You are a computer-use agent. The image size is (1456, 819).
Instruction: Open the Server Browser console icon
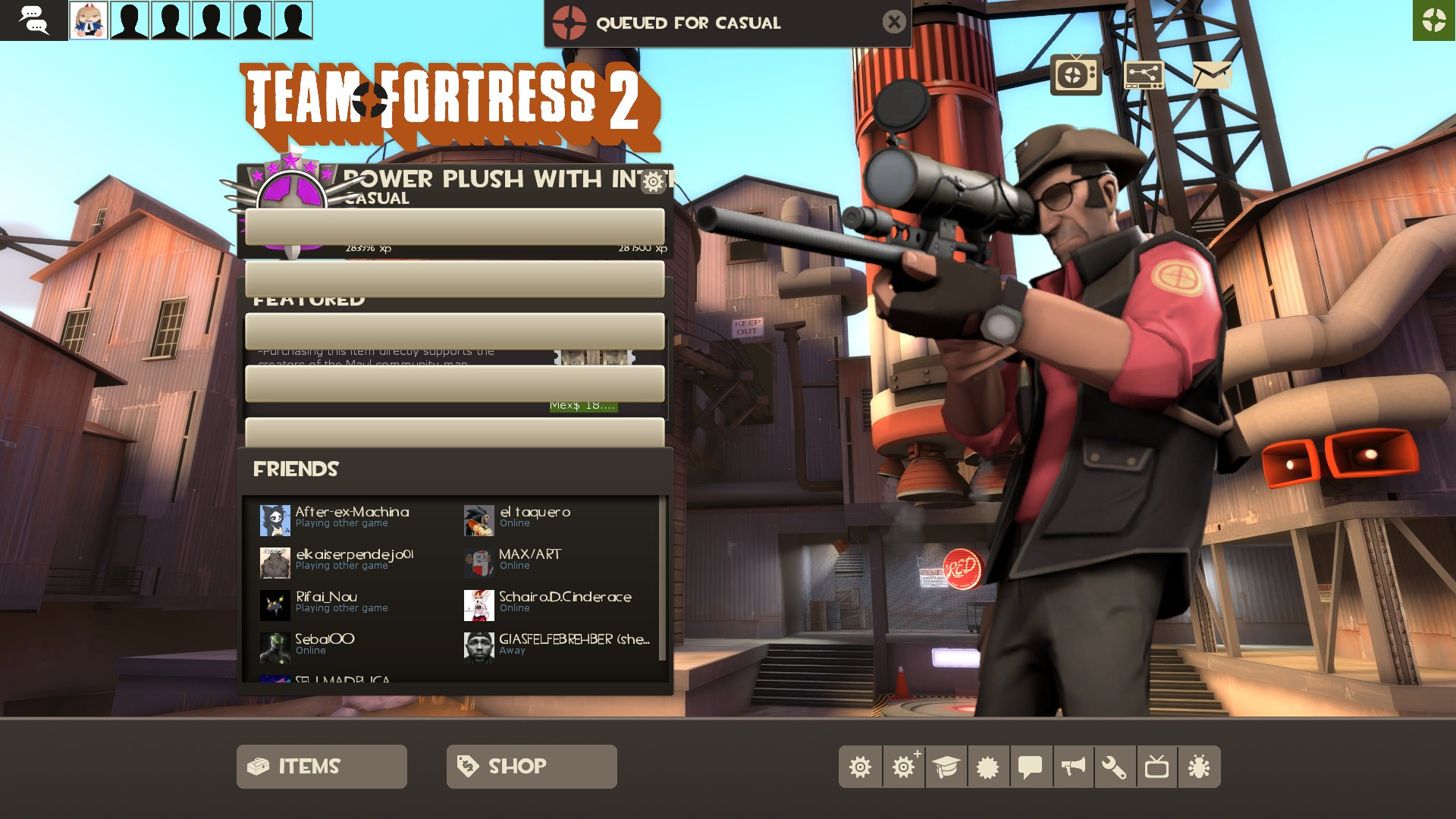[x=1144, y=74]
